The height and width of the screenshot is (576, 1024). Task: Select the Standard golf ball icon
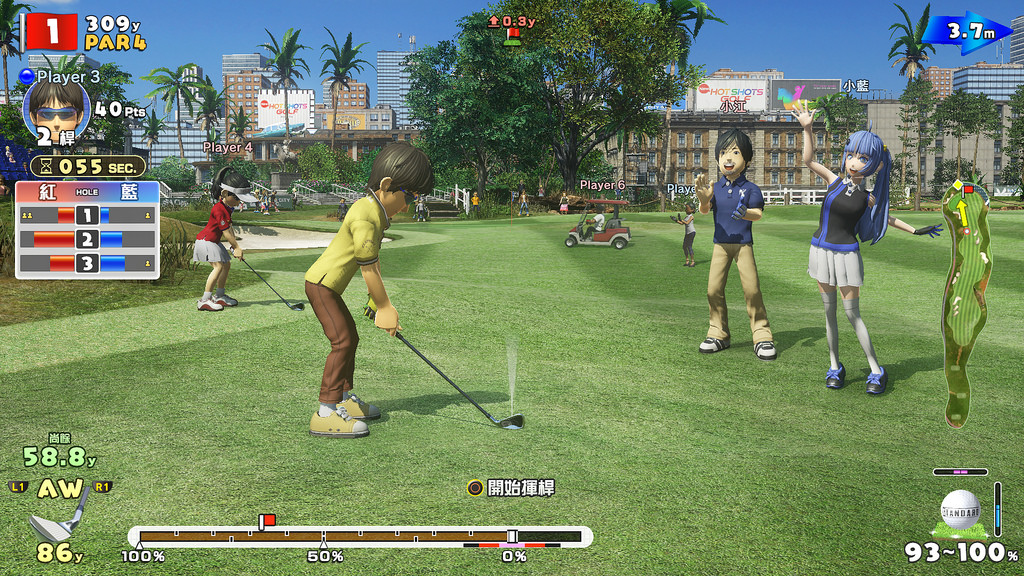960,511
